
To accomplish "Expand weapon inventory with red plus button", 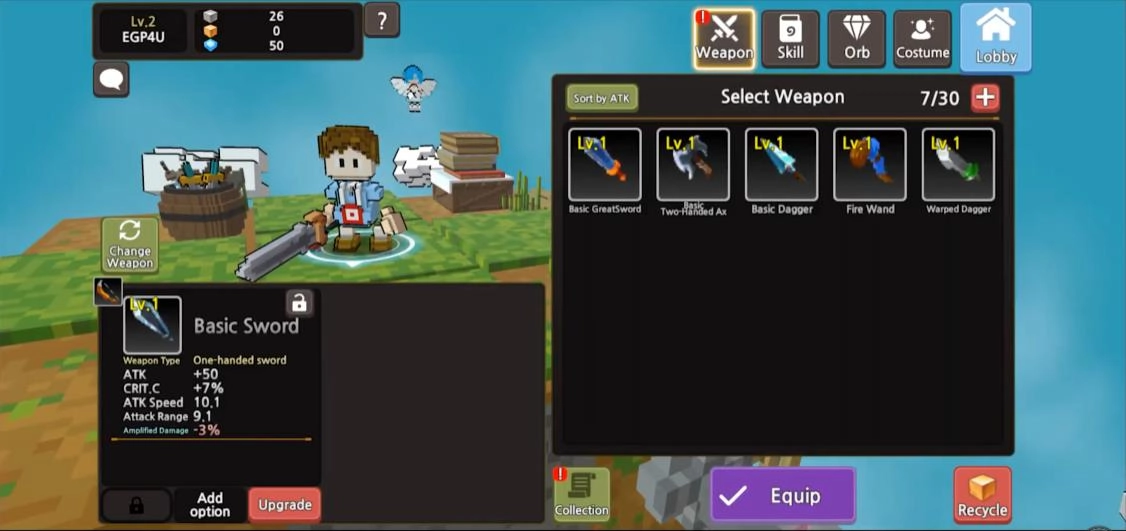I will click(x=985, y=97).
